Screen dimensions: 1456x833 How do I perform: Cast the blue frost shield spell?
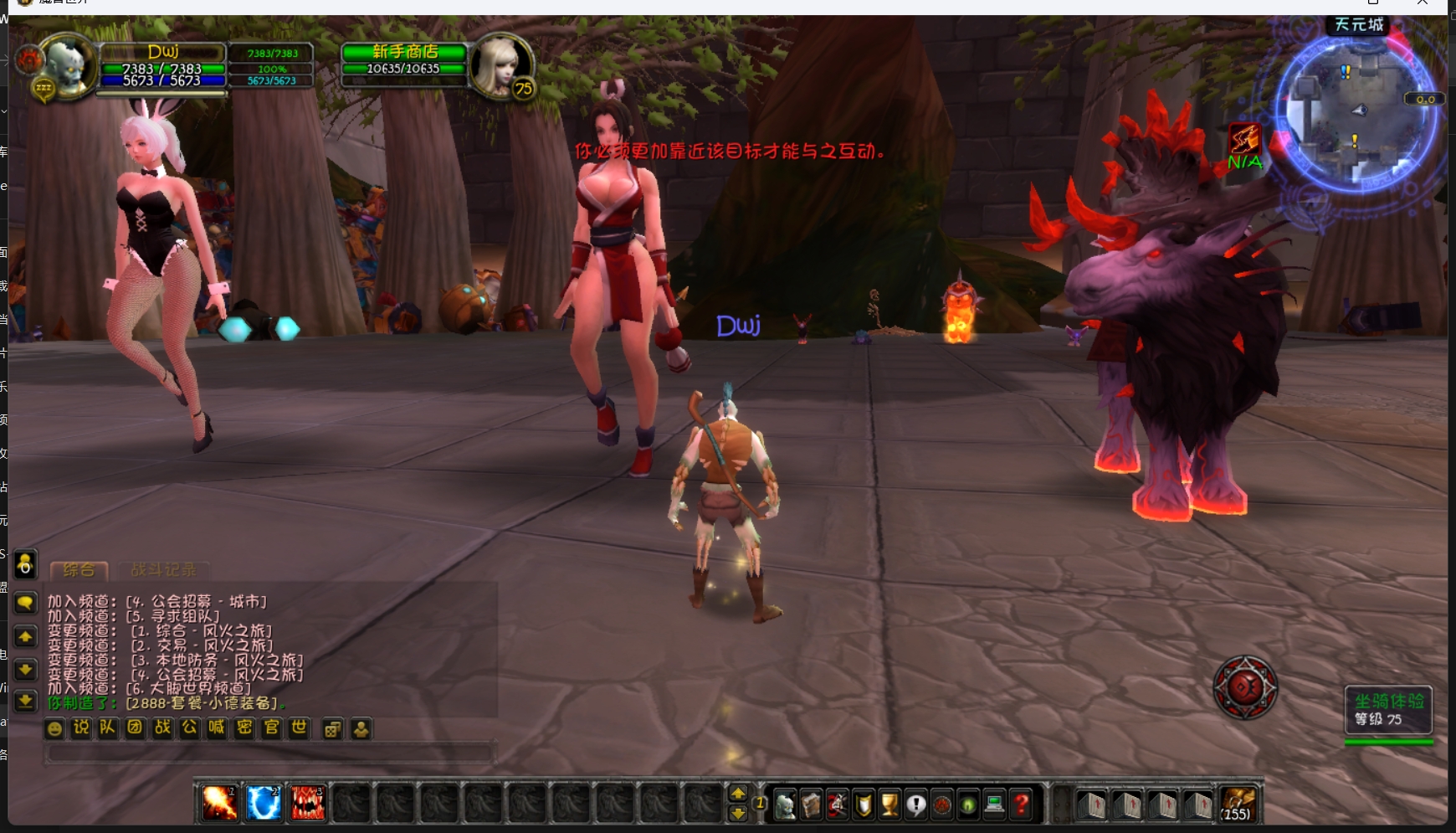(x=264, y=804)
